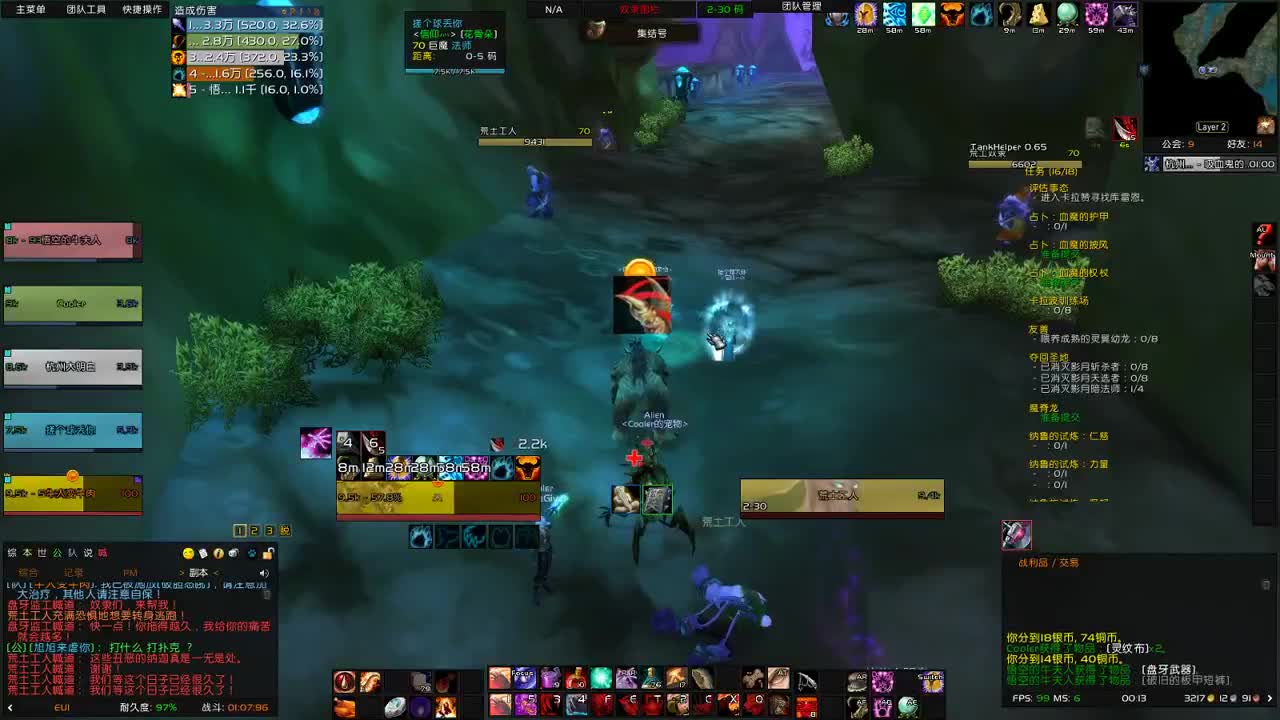Image resolution: width=1280 pixels, height=720 pixels.
Task: Toggle the 喊 (yell) channel in the chat bar
Action: (102, 553)
